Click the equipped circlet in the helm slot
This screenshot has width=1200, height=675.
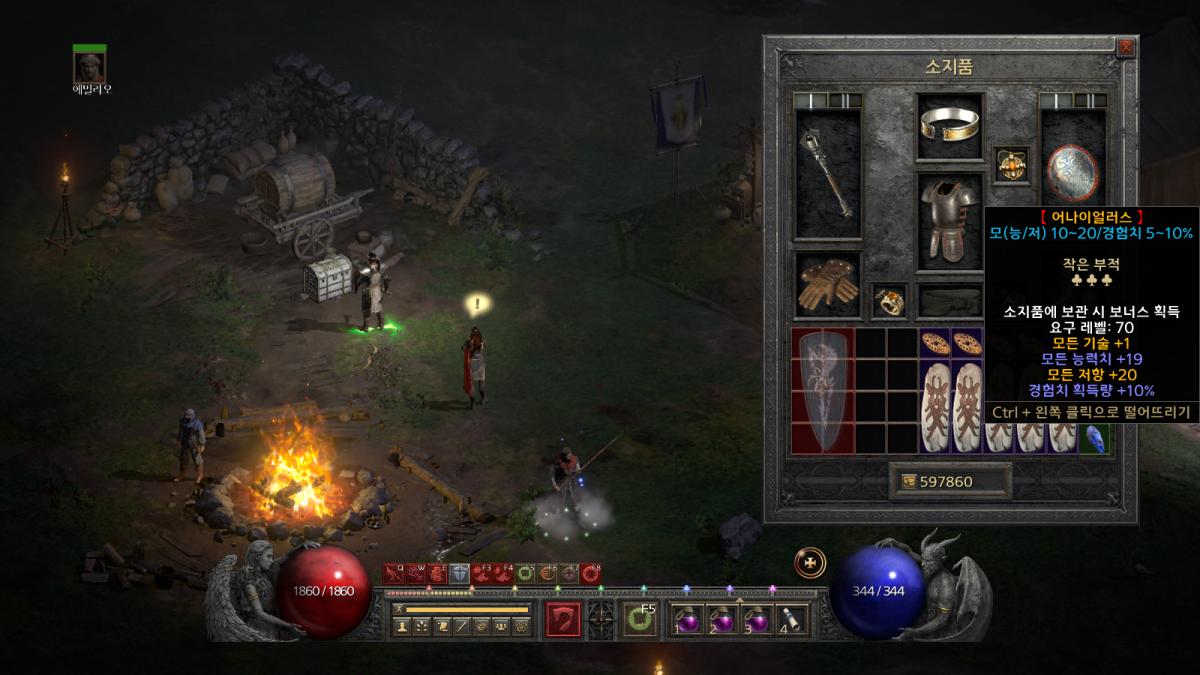(950, 125)
